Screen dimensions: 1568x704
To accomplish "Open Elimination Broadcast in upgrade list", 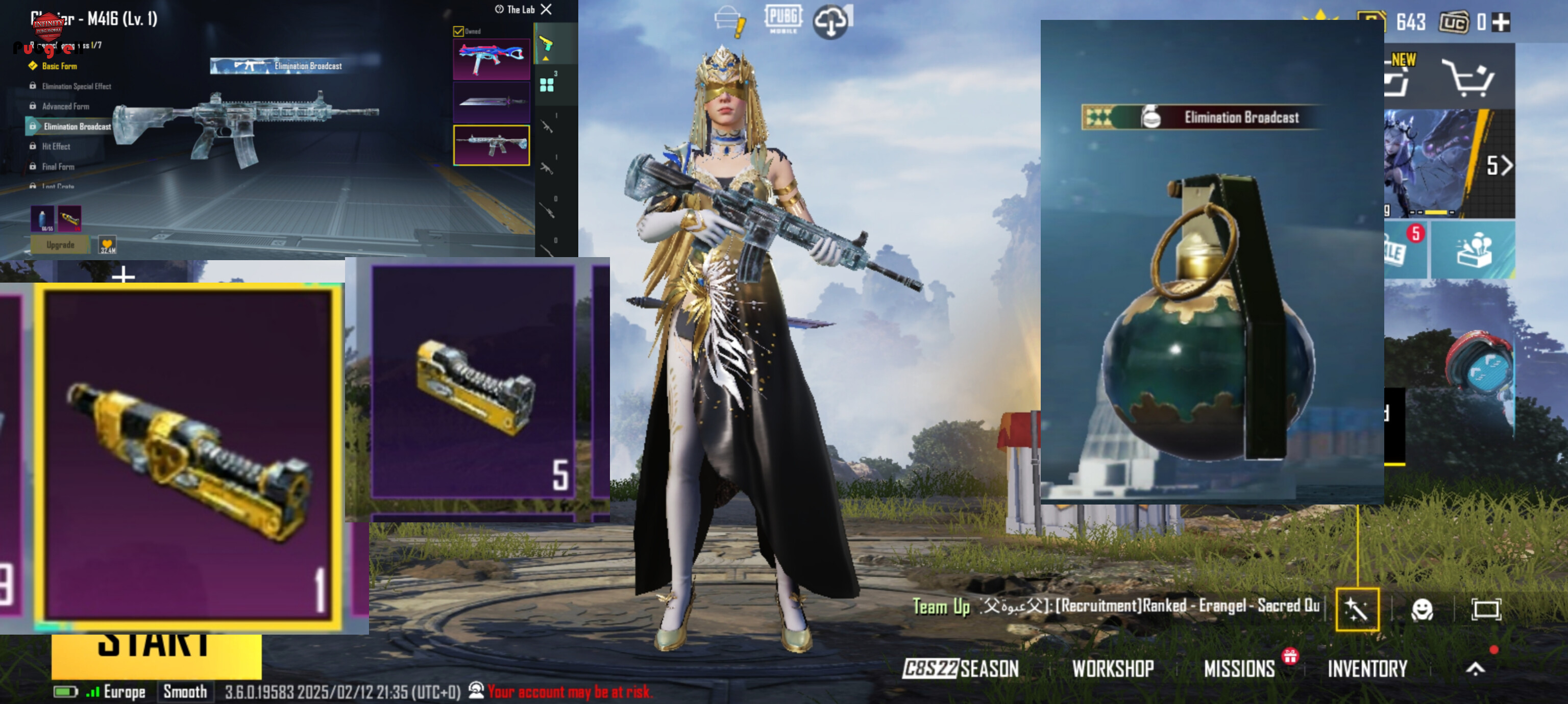I will pyautogui.click(x=77, y=127).
